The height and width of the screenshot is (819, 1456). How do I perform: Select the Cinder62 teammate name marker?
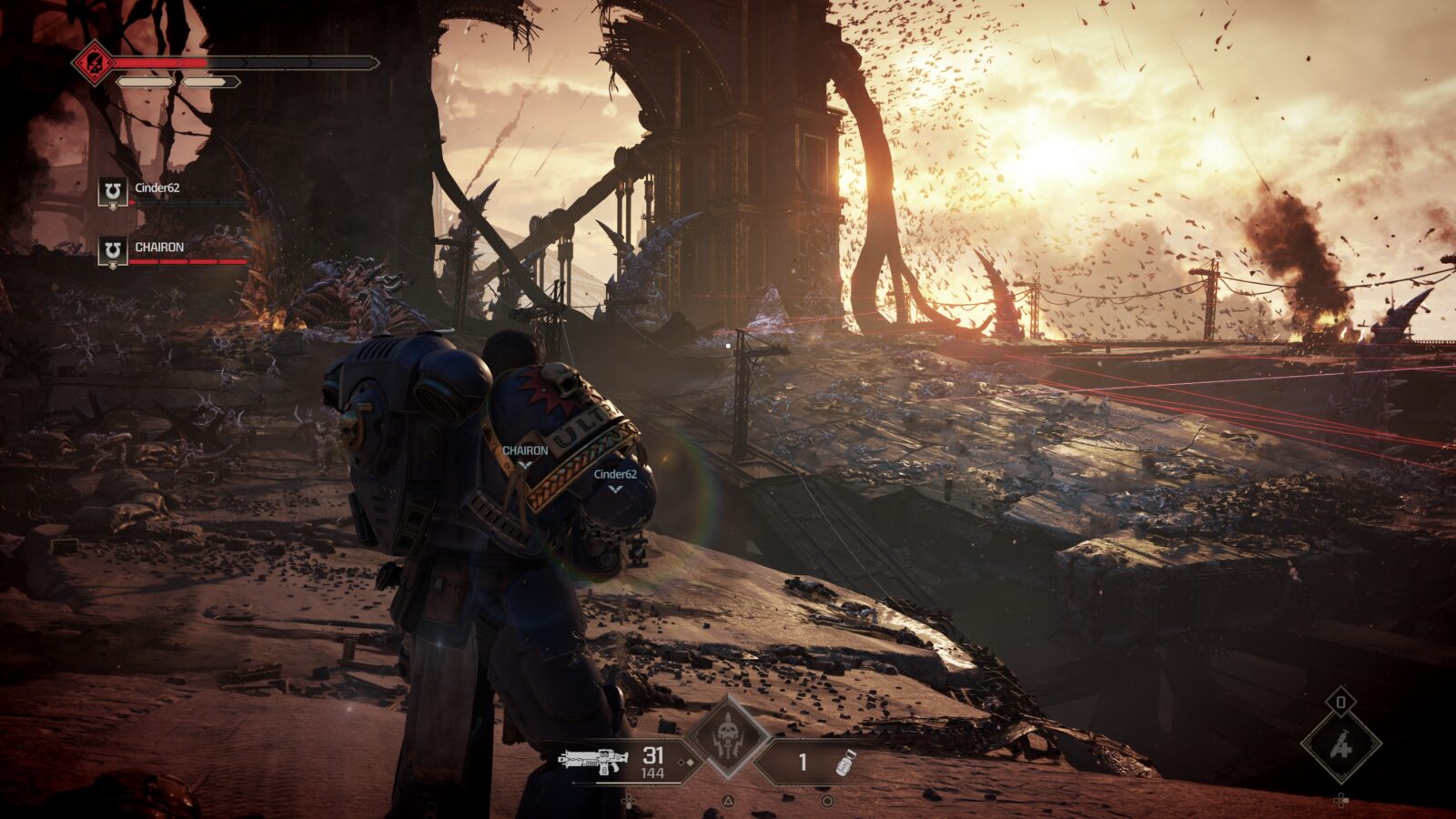click(615, 475)
